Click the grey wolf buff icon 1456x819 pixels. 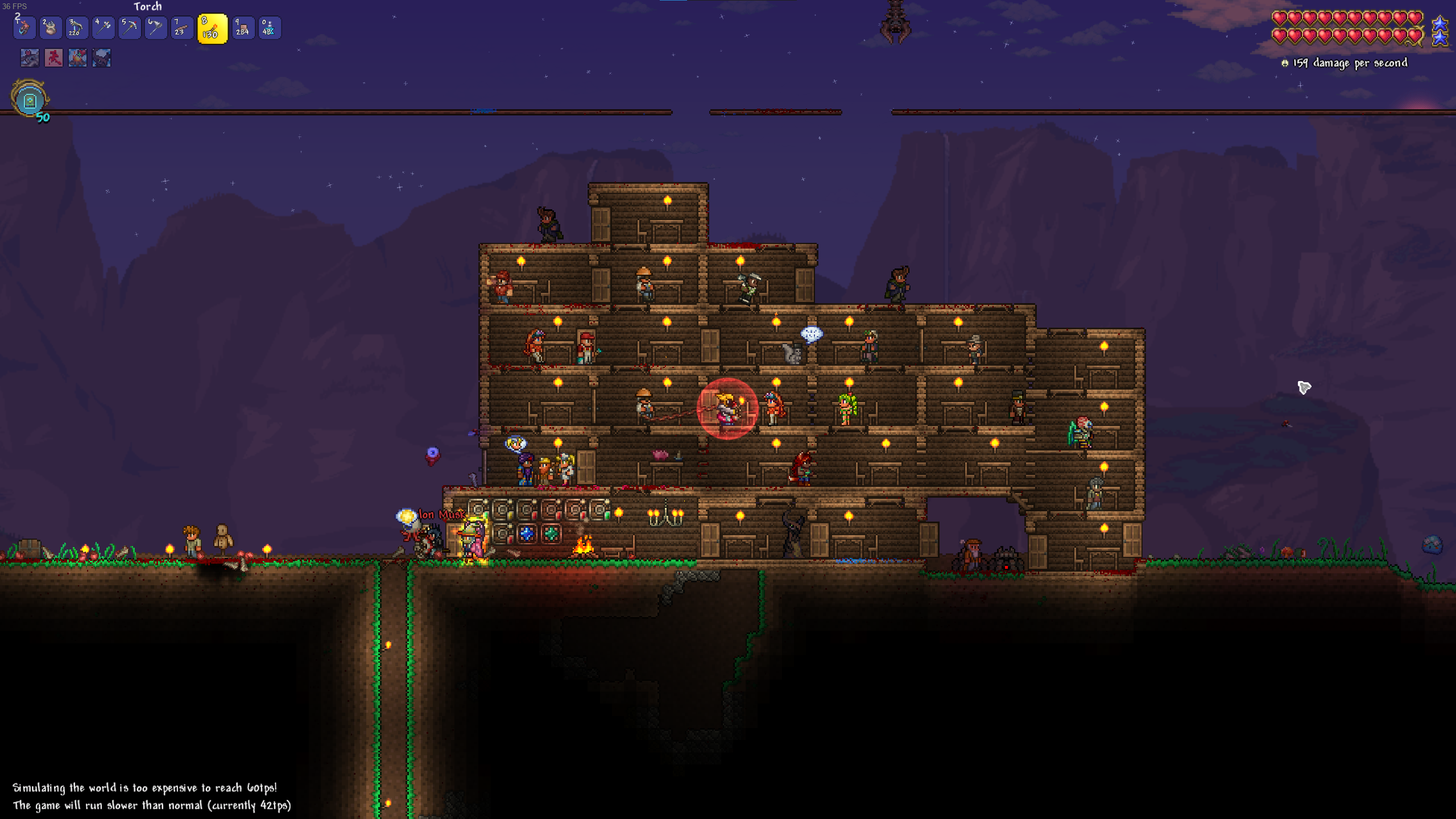30,57
